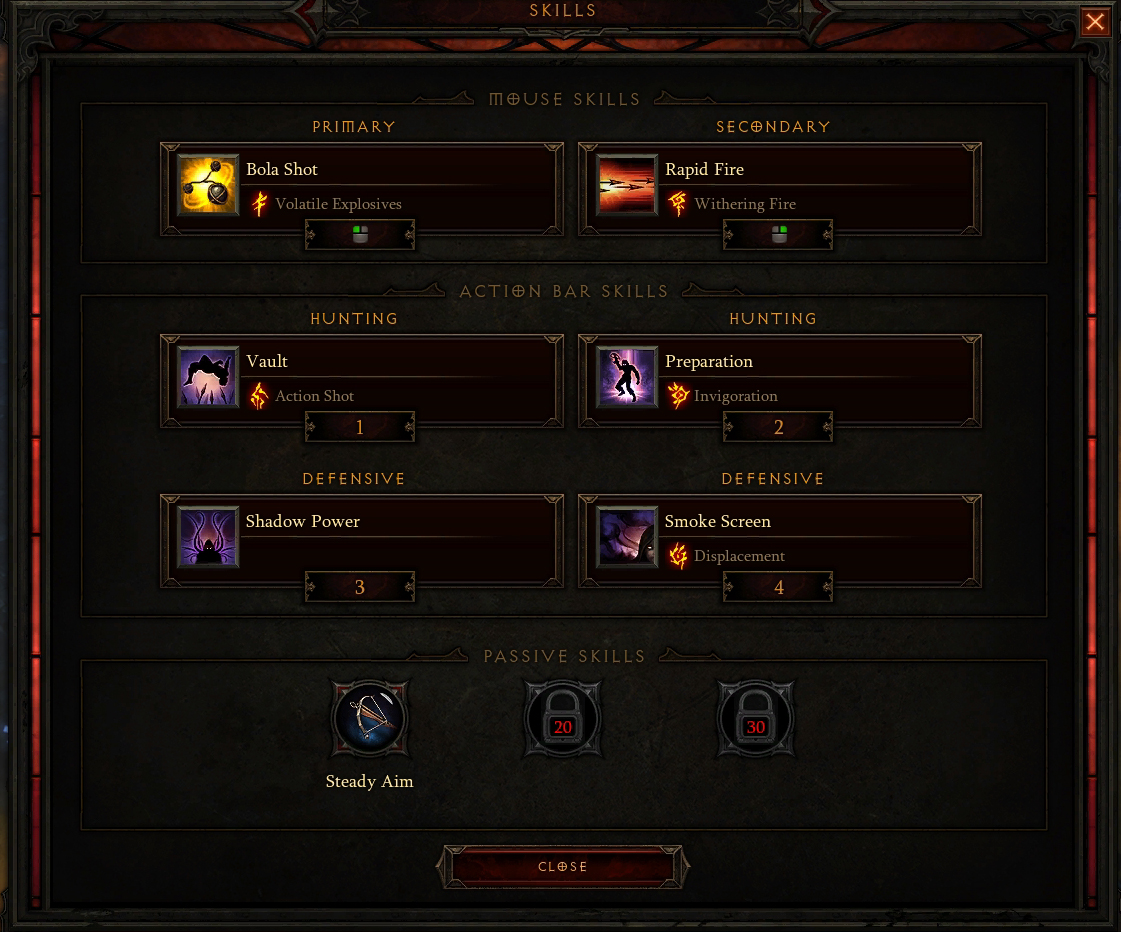Click the passive slot locked until level 30
The width and height of the screenshot is (1121, 932).
tap(756, 718)
